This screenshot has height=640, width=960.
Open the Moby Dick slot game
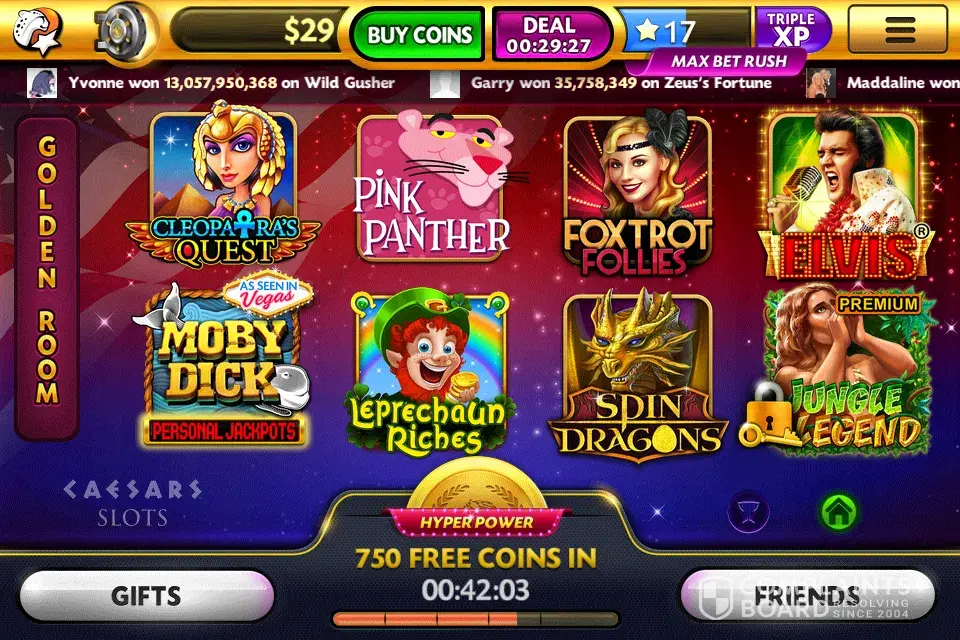click(x=223, y=365)
